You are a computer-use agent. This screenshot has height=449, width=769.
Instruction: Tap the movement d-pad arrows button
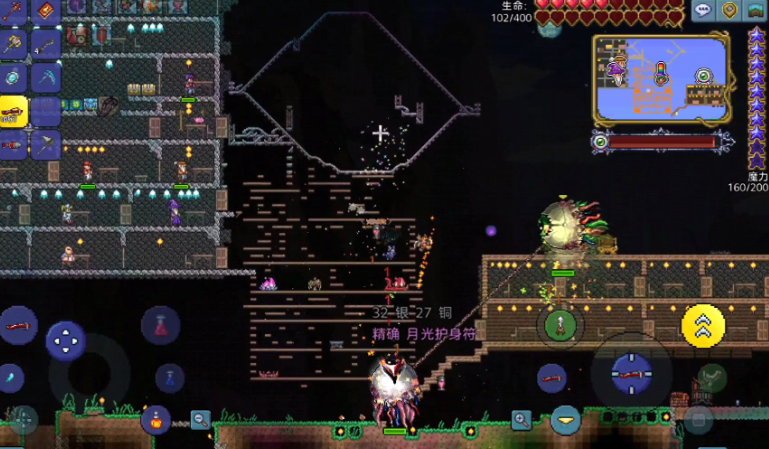coord(66,341)
